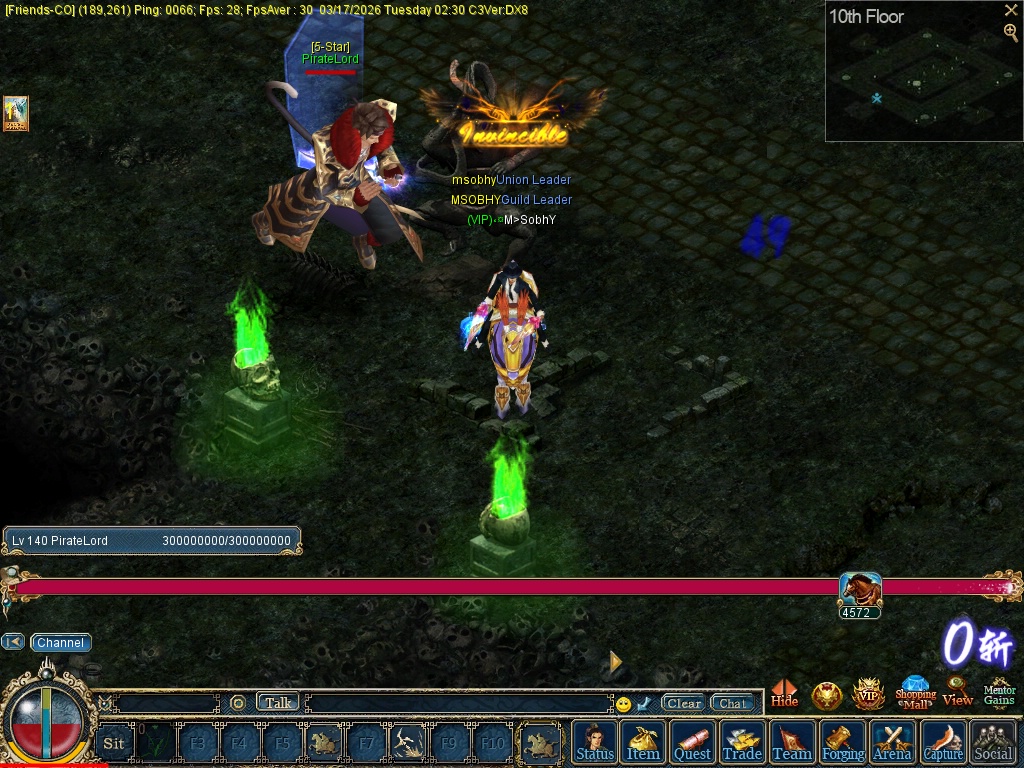This screenshot has height=768, width=1024.
Task: Show Mentor Gains
Action: [x=999, y=694]
